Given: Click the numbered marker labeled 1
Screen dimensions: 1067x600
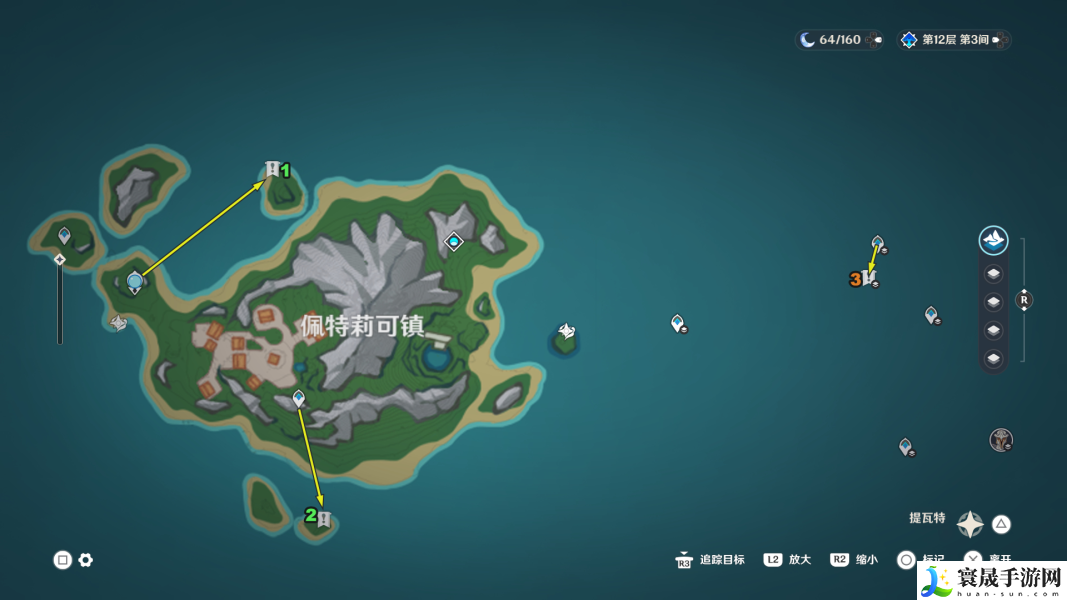Looking at the screenshot, I should 273,169.
